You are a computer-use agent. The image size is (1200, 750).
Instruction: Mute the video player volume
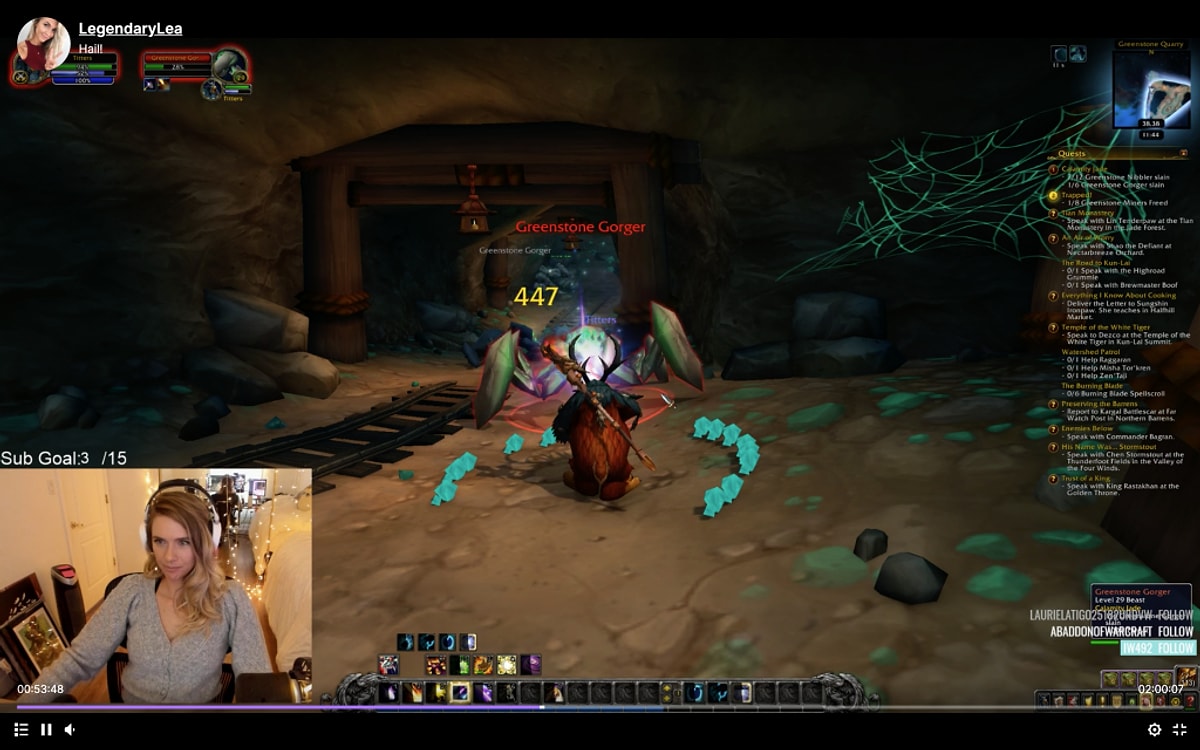point(70,730)
